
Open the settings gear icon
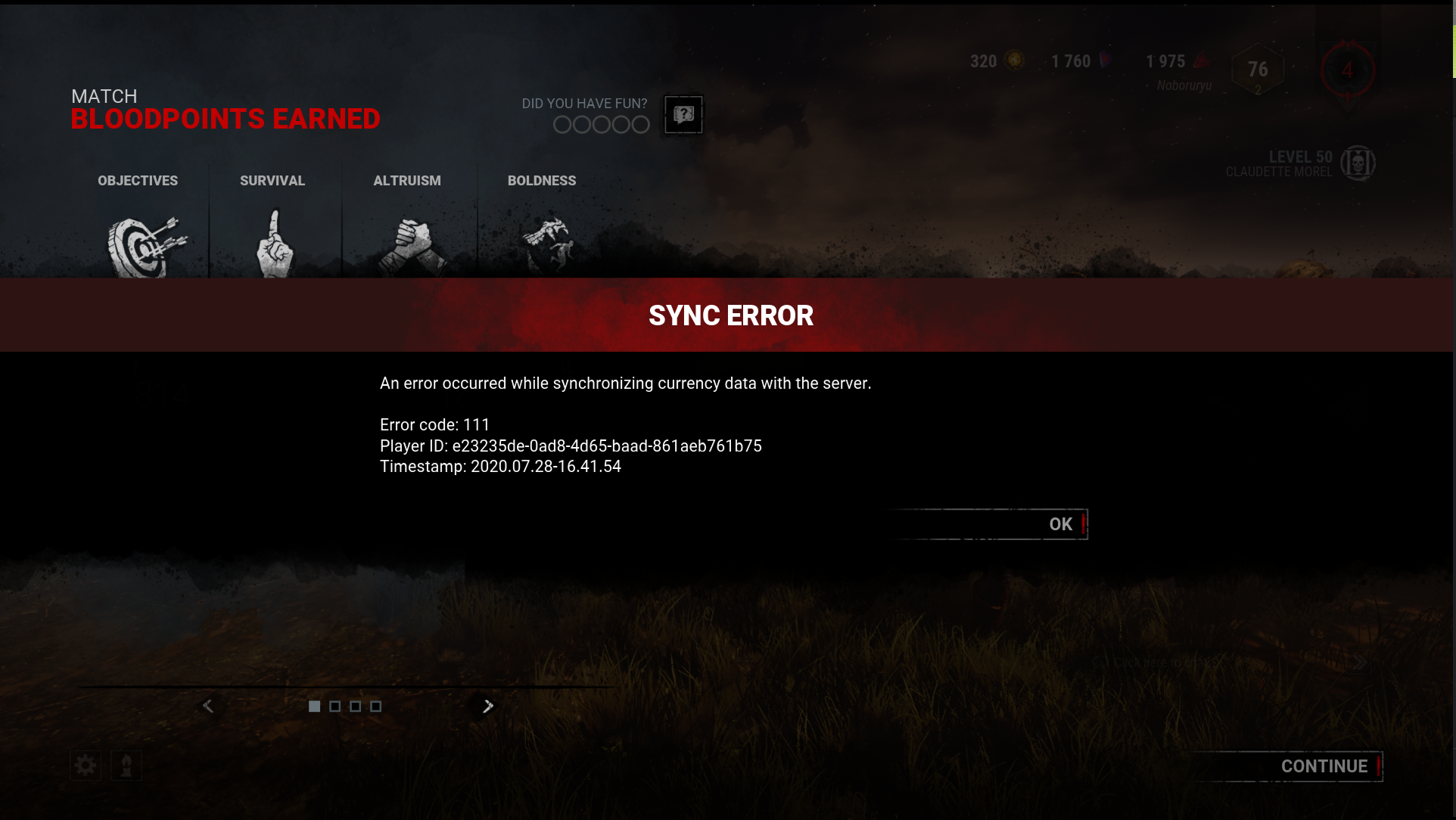pyautogui.click(x=85, y=766)
